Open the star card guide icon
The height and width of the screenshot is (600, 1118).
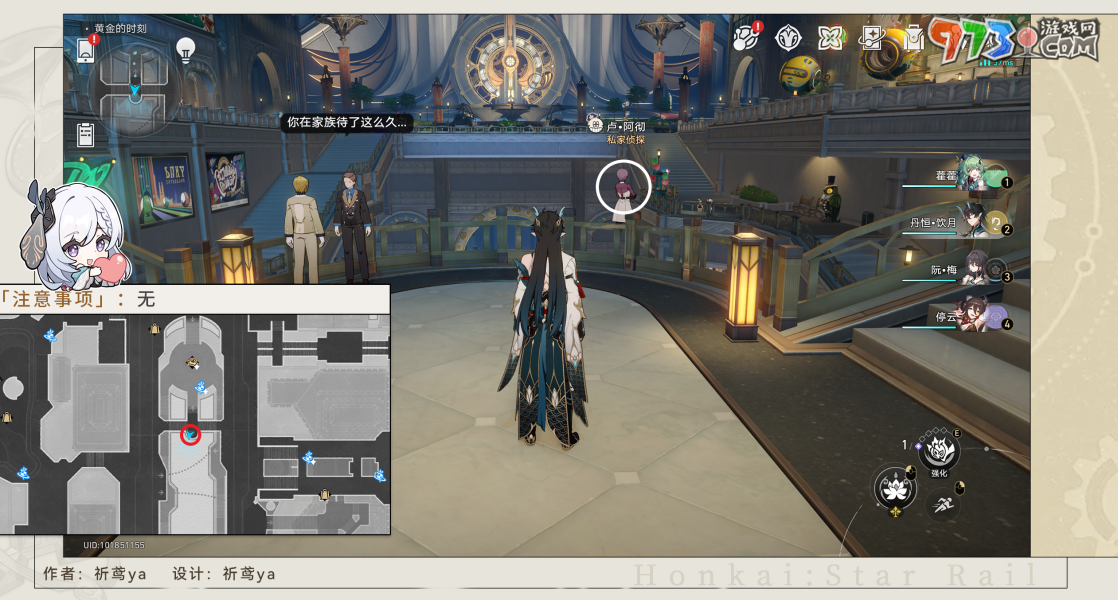coord(872,38)
